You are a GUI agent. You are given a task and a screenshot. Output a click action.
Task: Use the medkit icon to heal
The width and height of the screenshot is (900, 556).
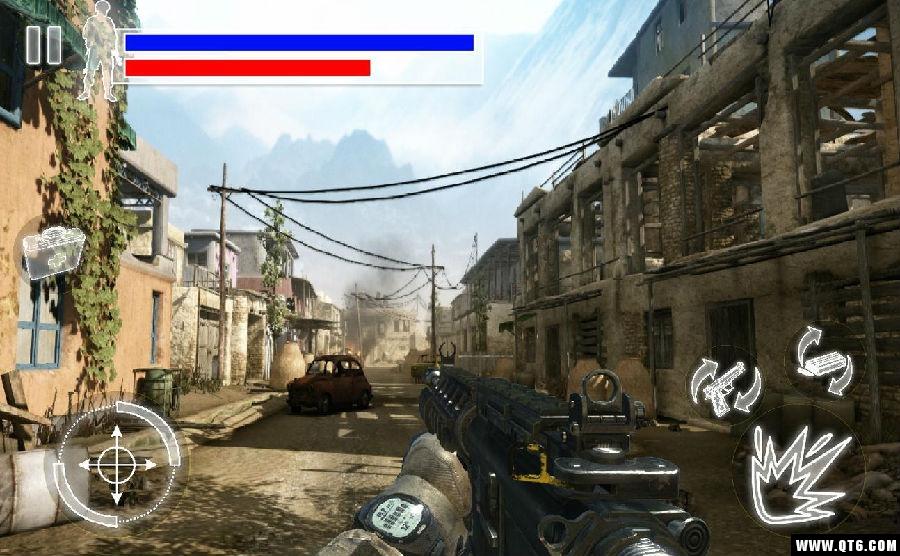click(53, 251)
